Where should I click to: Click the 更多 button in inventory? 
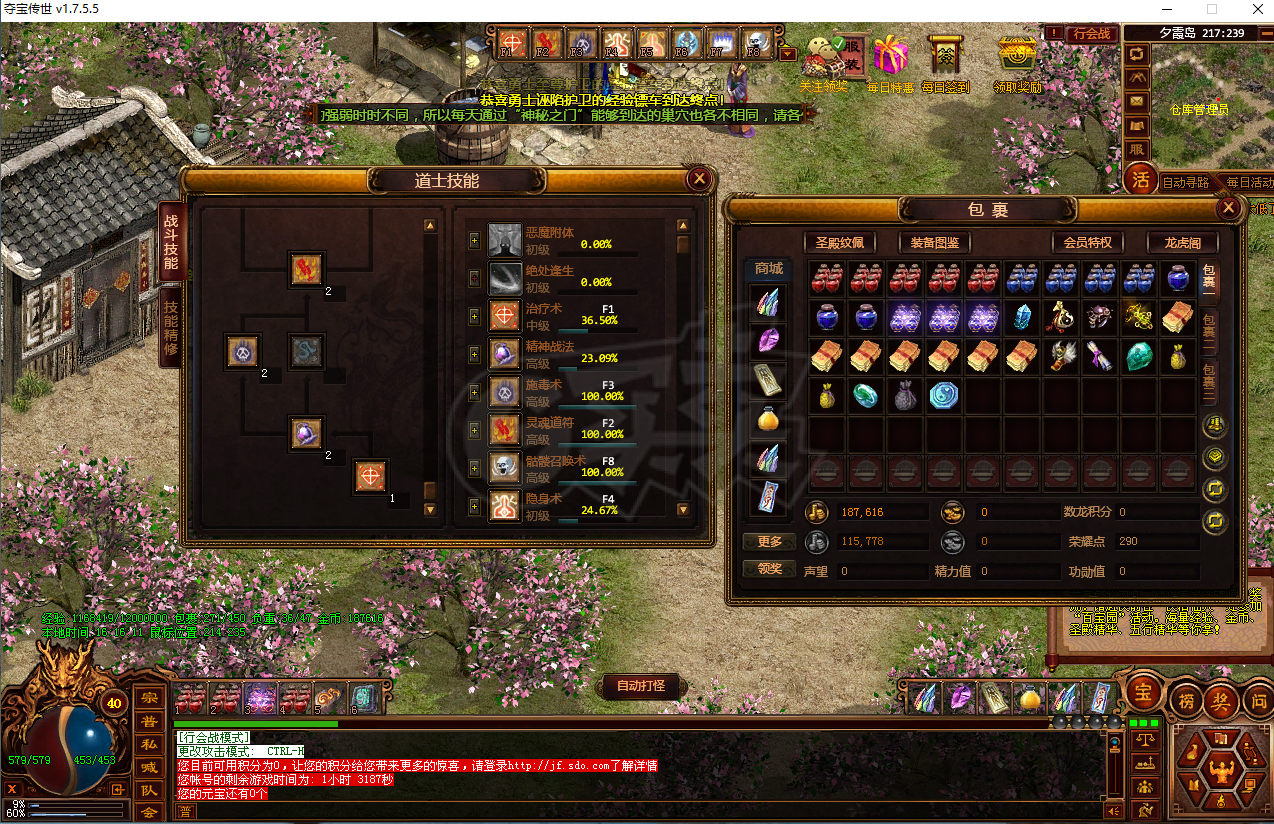point(770,542)
